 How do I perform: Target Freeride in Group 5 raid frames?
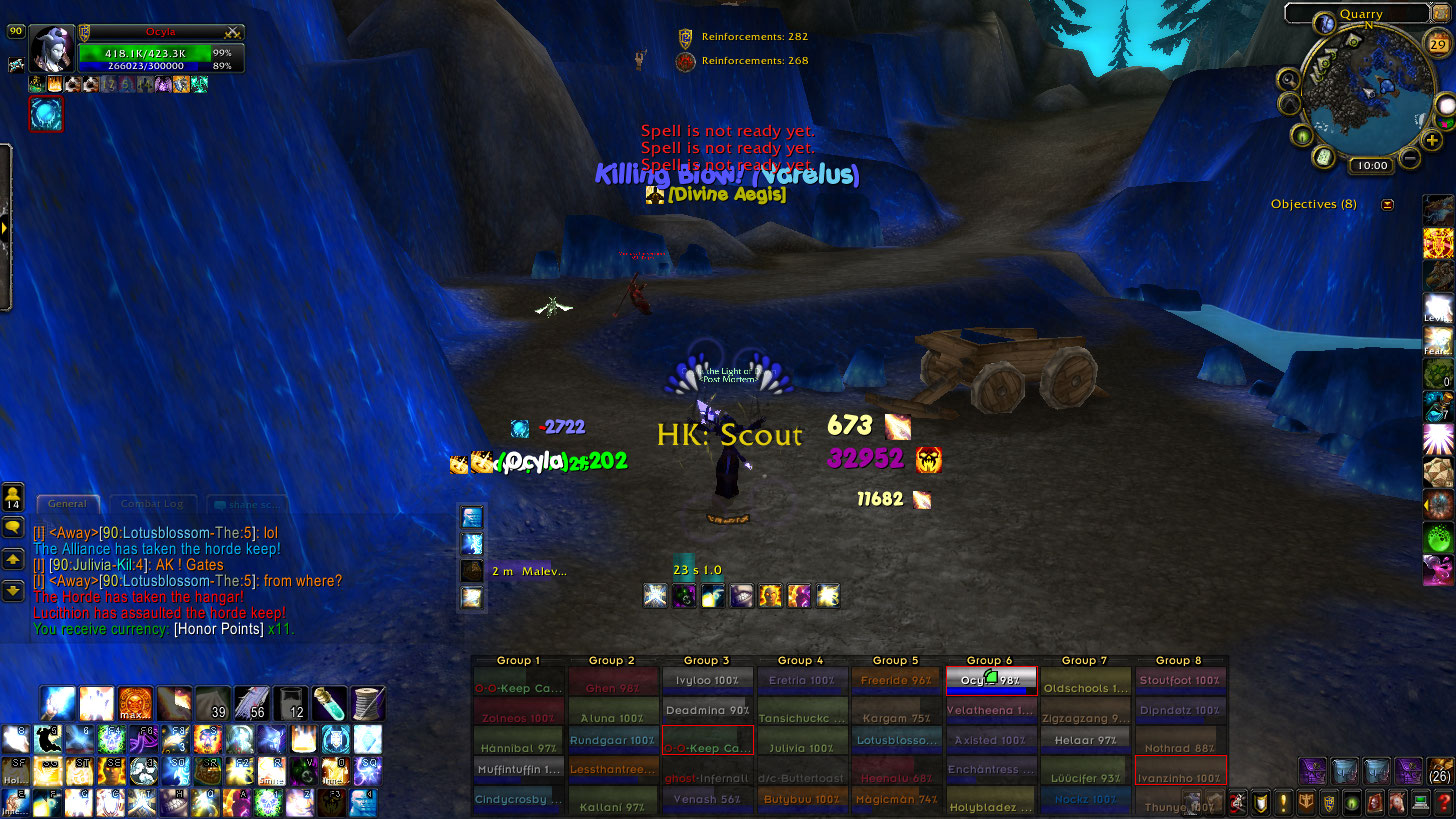pos(896,681)
